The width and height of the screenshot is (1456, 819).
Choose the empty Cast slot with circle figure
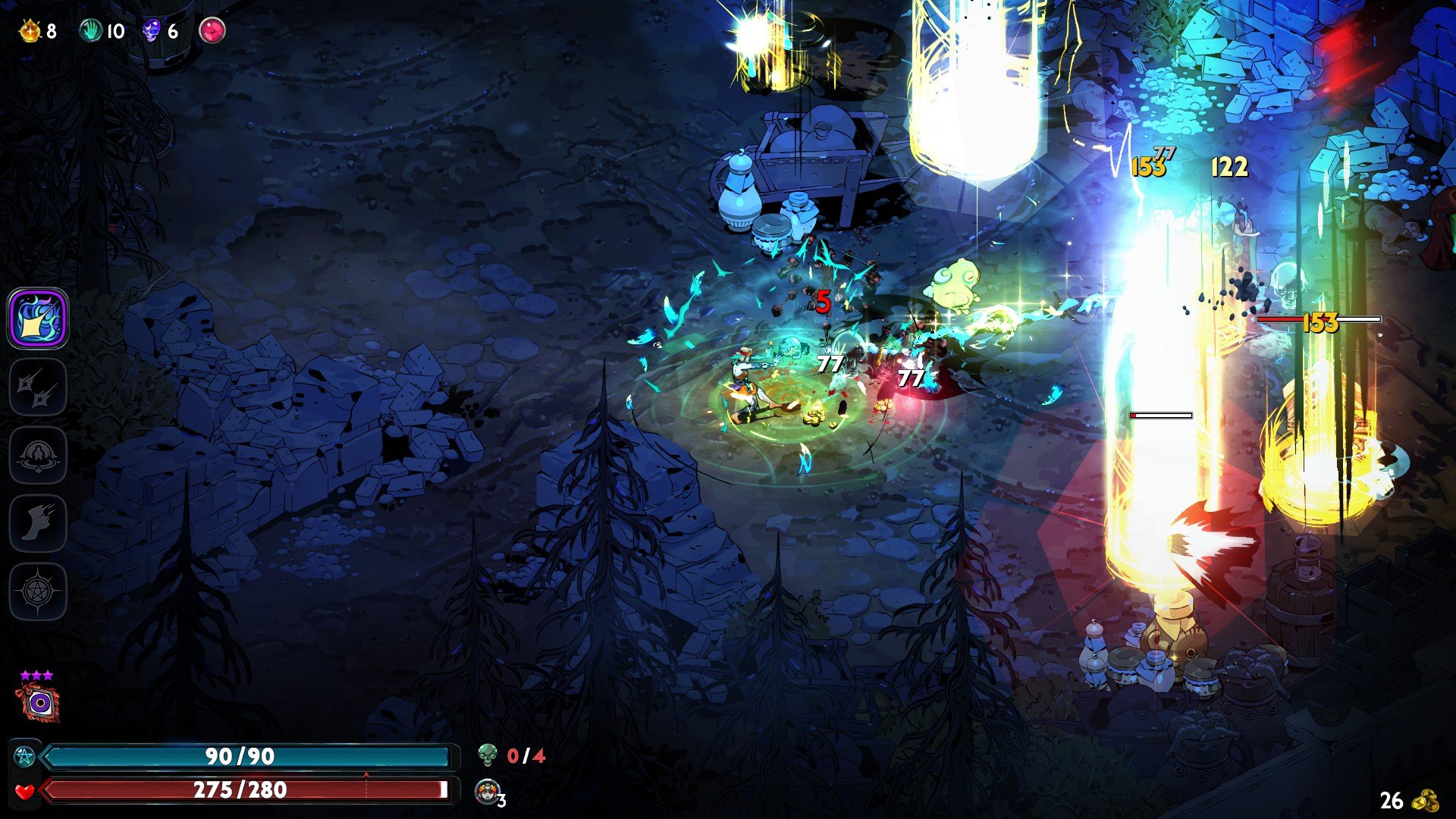pyautogui.click(x=38, y=455)
